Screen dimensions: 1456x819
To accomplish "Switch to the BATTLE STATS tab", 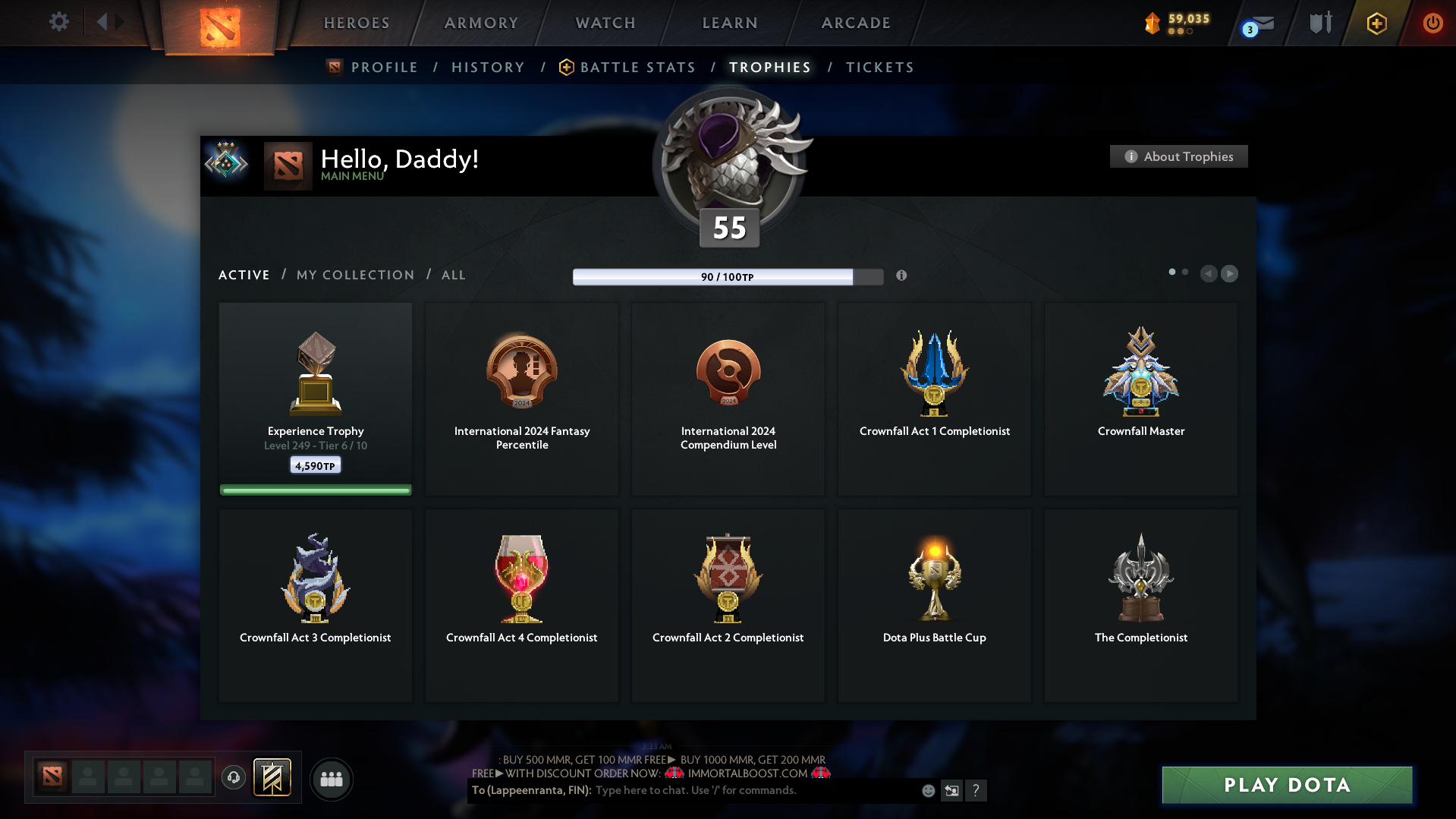I will pyautogui.click(x=637, y=67).
